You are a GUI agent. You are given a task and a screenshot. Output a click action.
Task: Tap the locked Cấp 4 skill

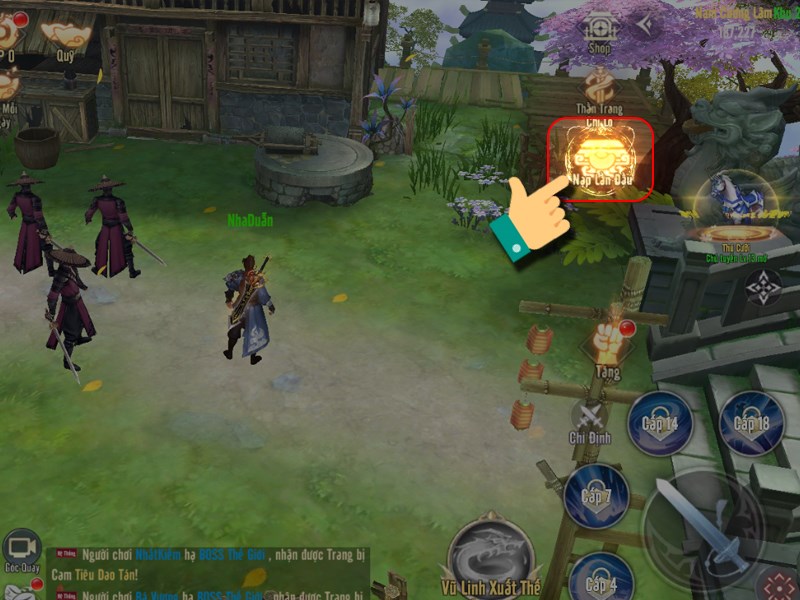(600, 582)
